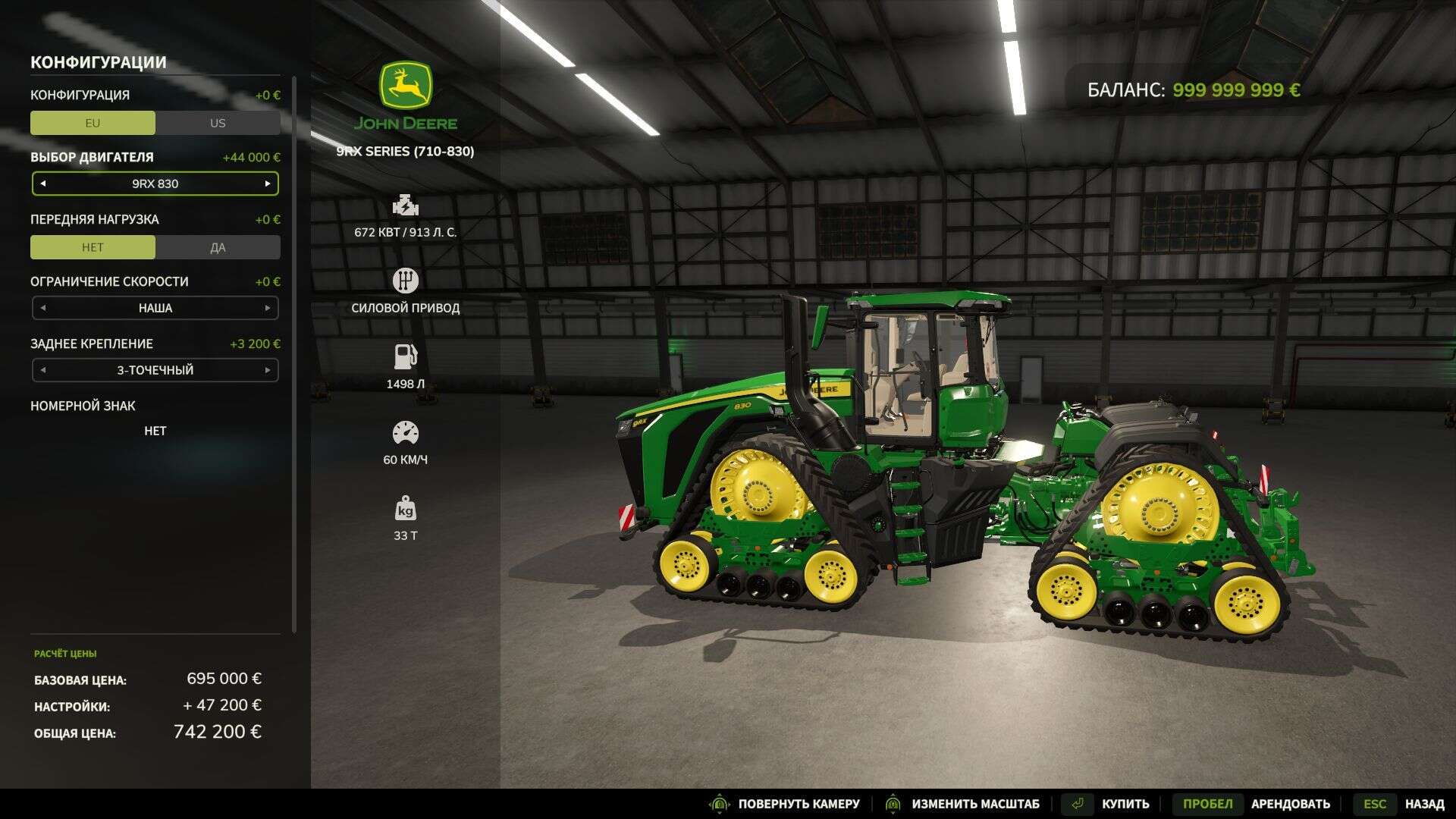This screenshot has height=819, width=1456.
Task: Click the zoom change icon
Action: tap(895, 803)
